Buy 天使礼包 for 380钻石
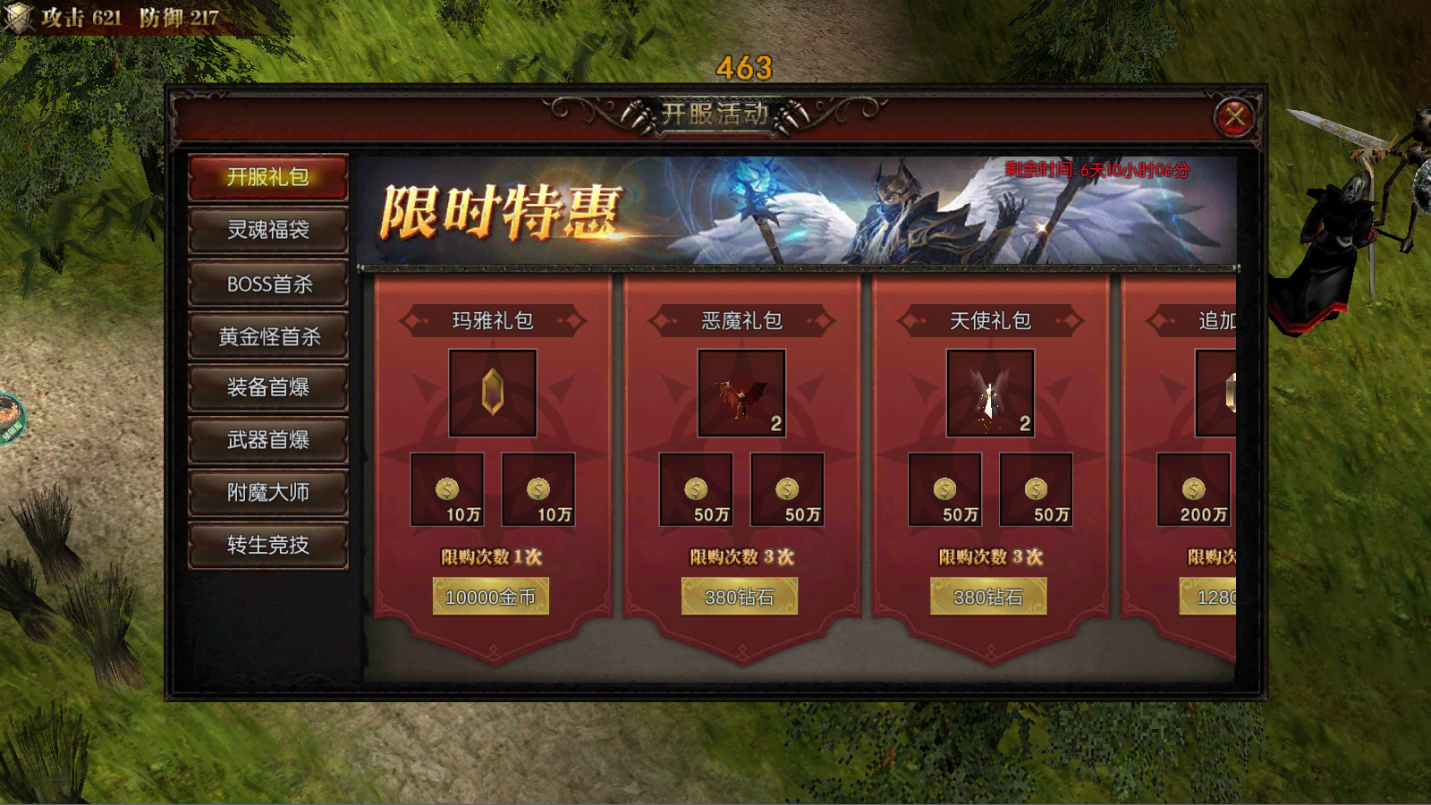 click(989, 597)
